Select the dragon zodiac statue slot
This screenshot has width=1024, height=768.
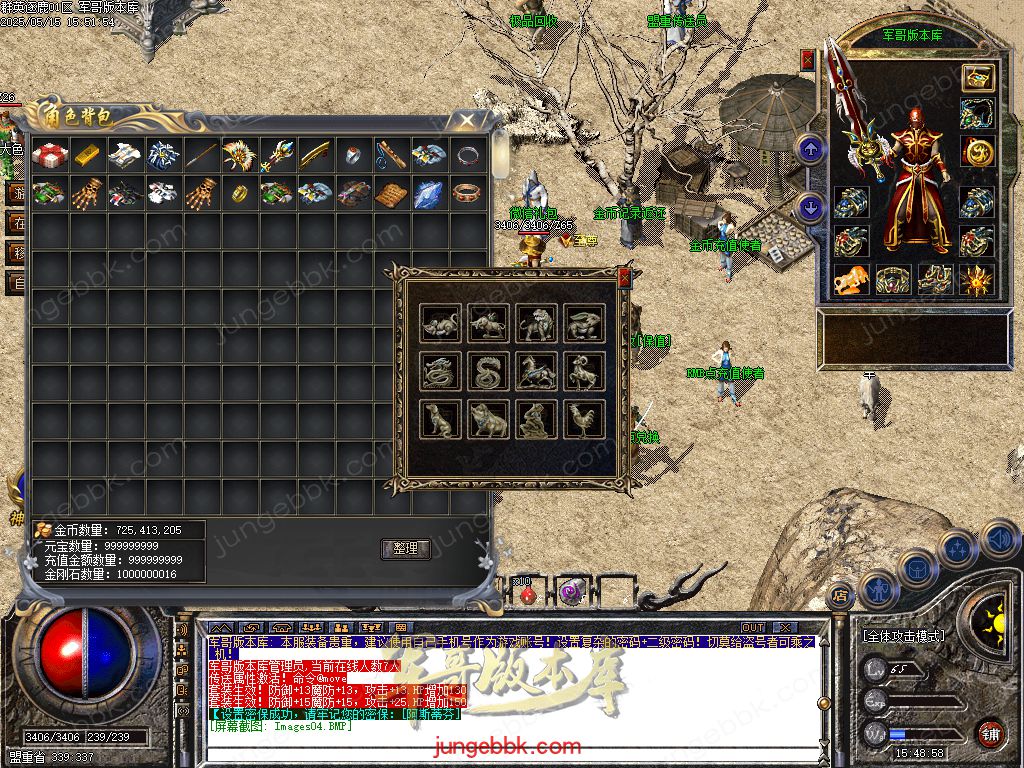[x=440, y=371]
